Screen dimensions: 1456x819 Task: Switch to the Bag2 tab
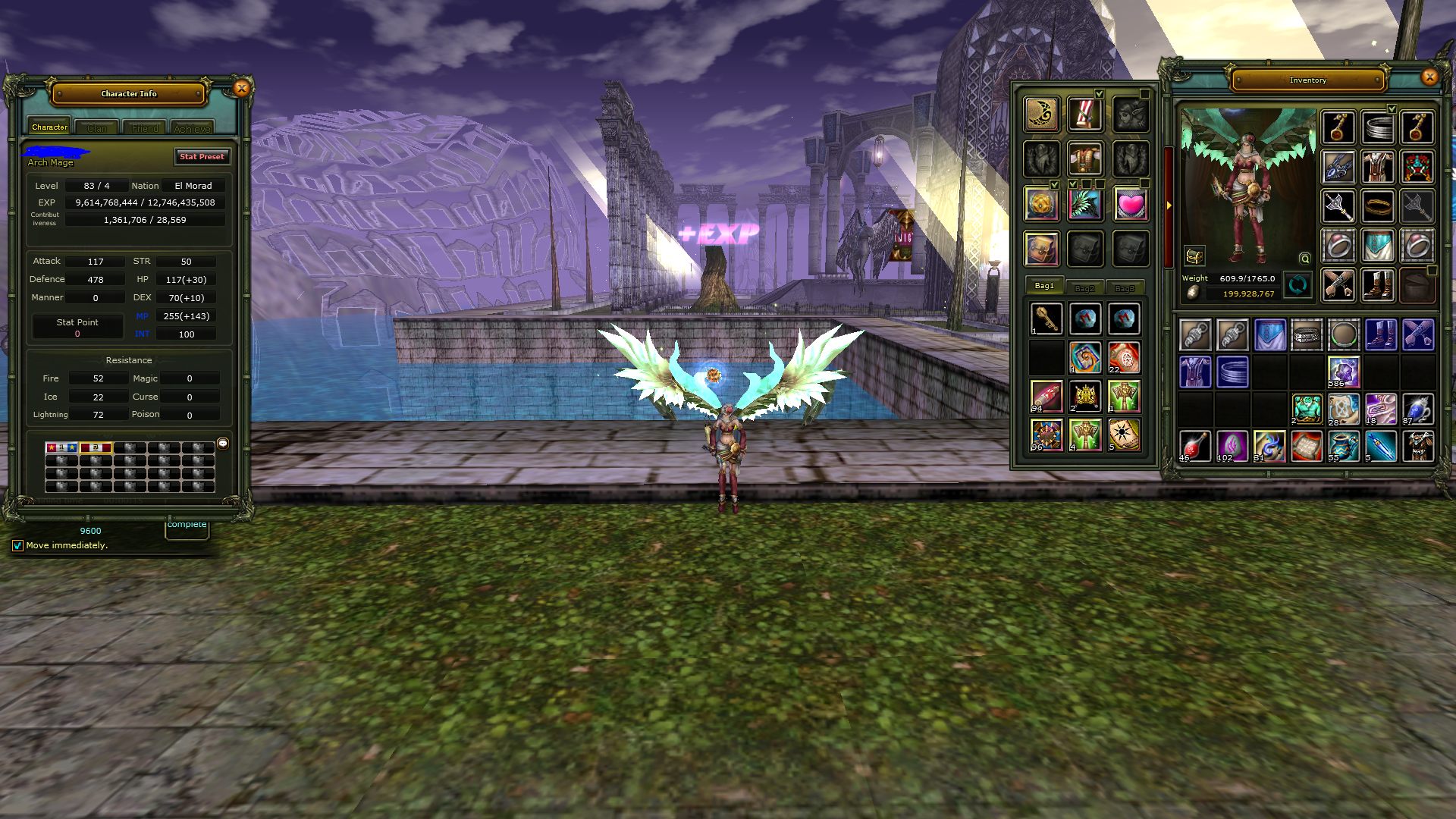point(1084,288)
